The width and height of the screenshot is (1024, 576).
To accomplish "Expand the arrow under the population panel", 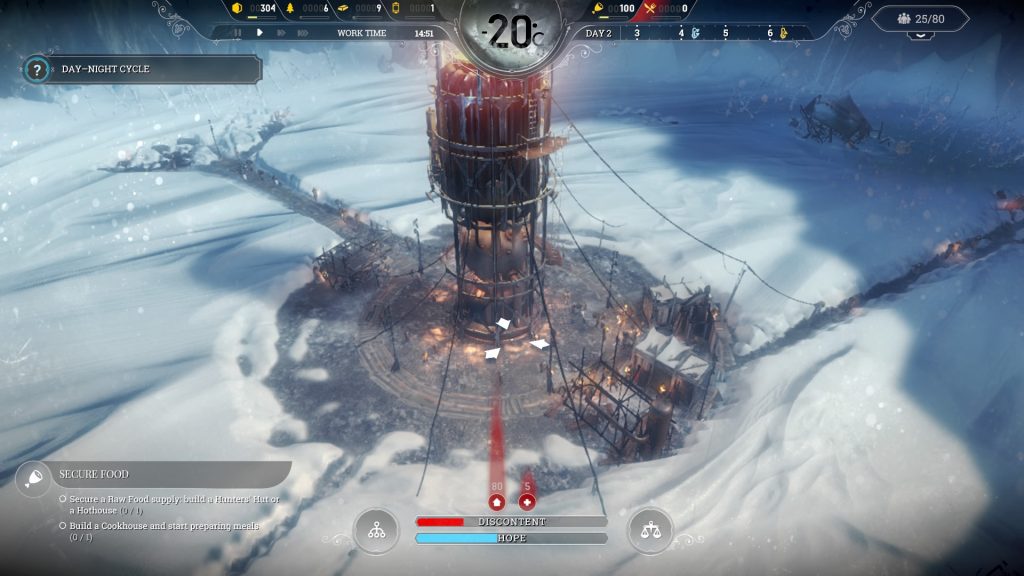I will click(920, 35).
